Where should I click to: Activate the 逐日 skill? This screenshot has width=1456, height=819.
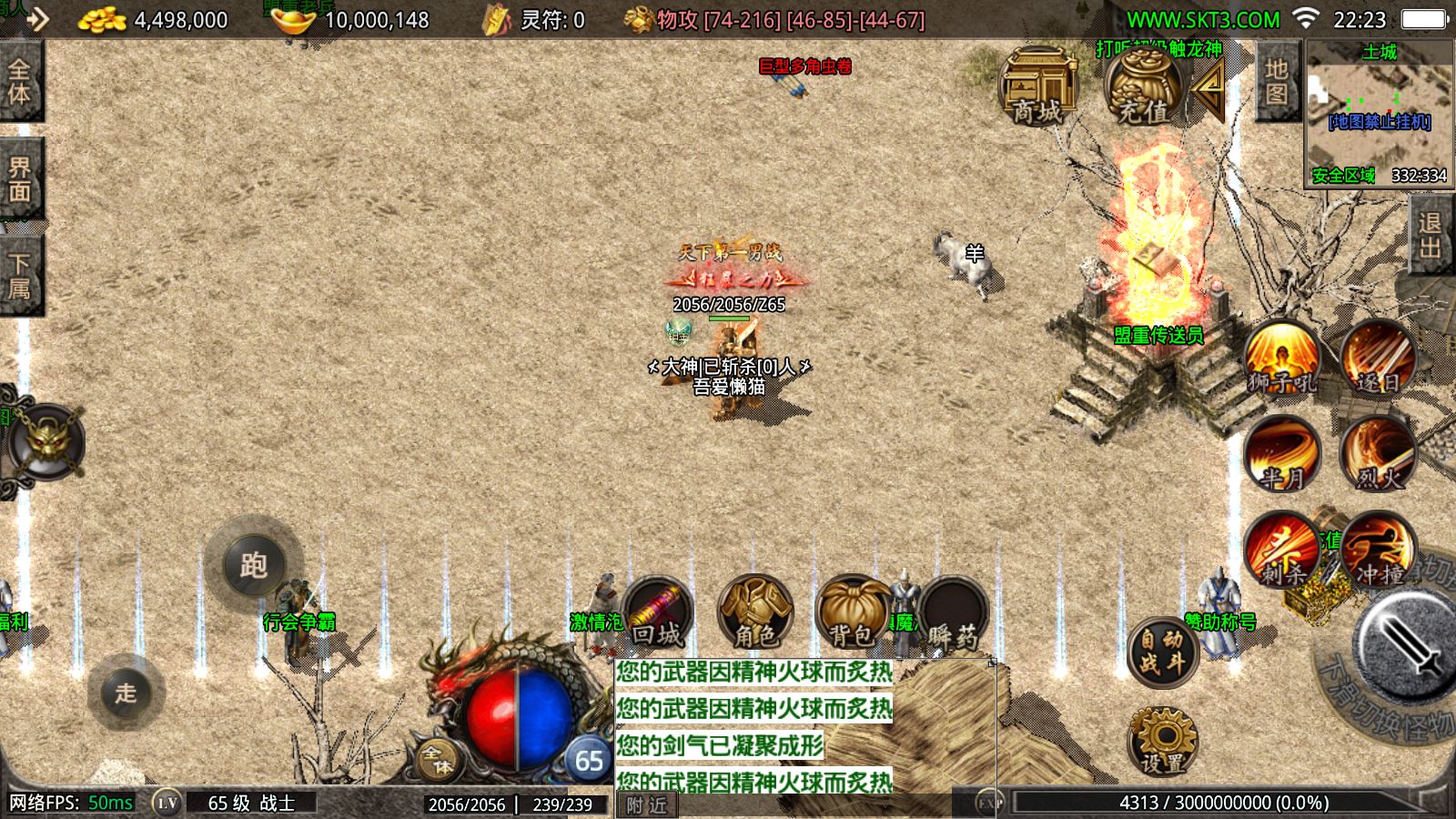(1378, 358)
